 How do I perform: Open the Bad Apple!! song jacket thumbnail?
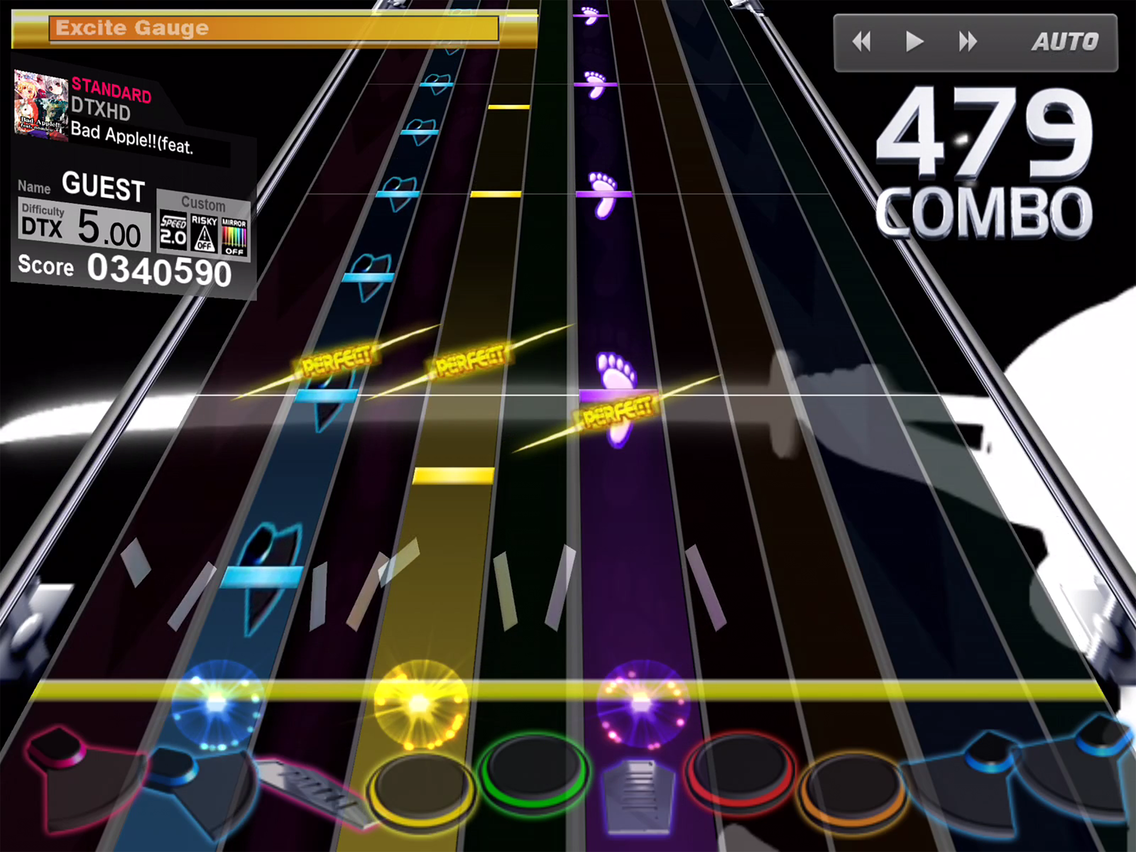(40, 105)
